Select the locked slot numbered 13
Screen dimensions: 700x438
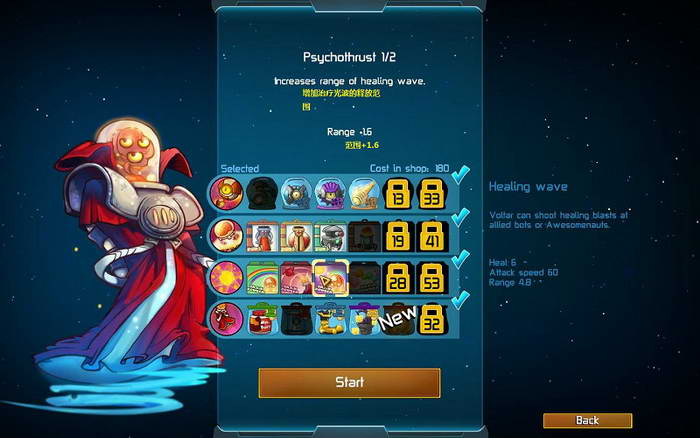[398, 191]
